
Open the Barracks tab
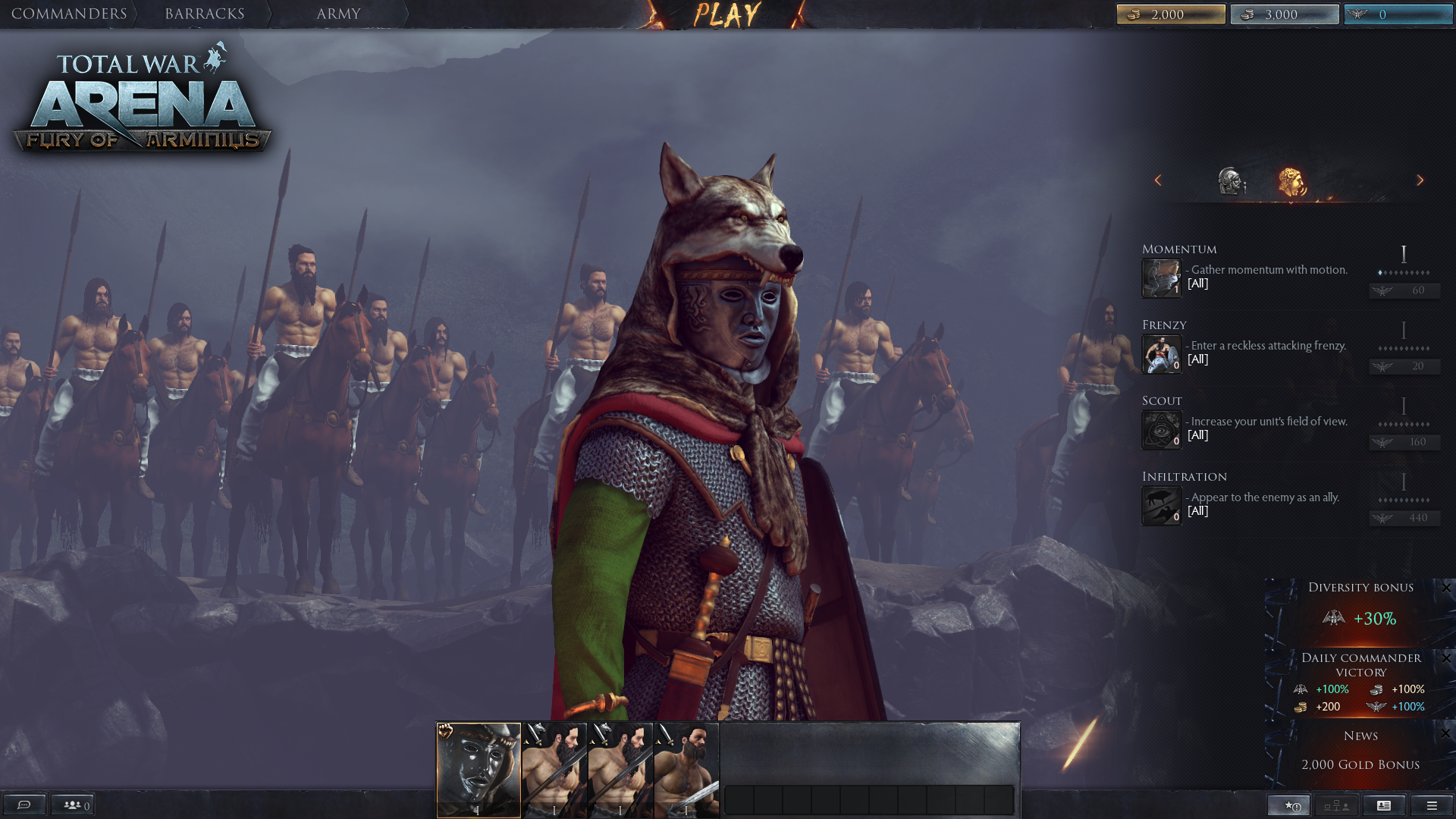point(205,13)
